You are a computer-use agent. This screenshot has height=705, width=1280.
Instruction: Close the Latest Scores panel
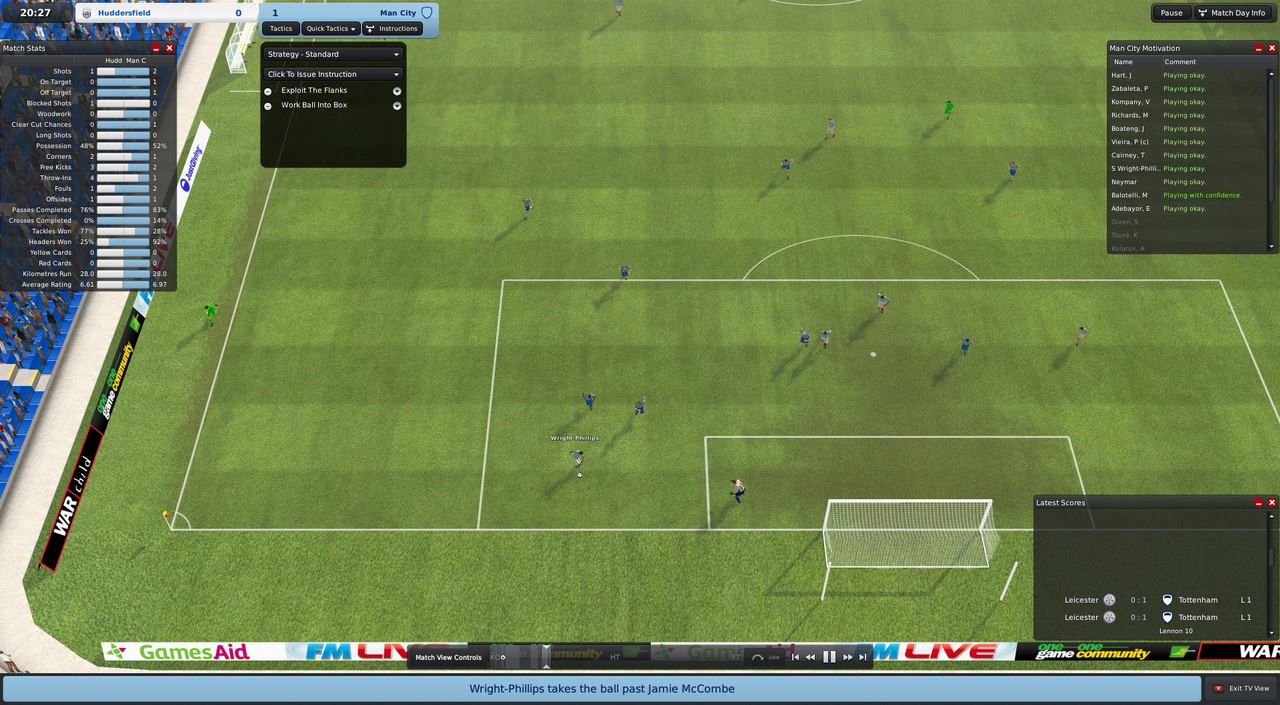(1272, 503)
